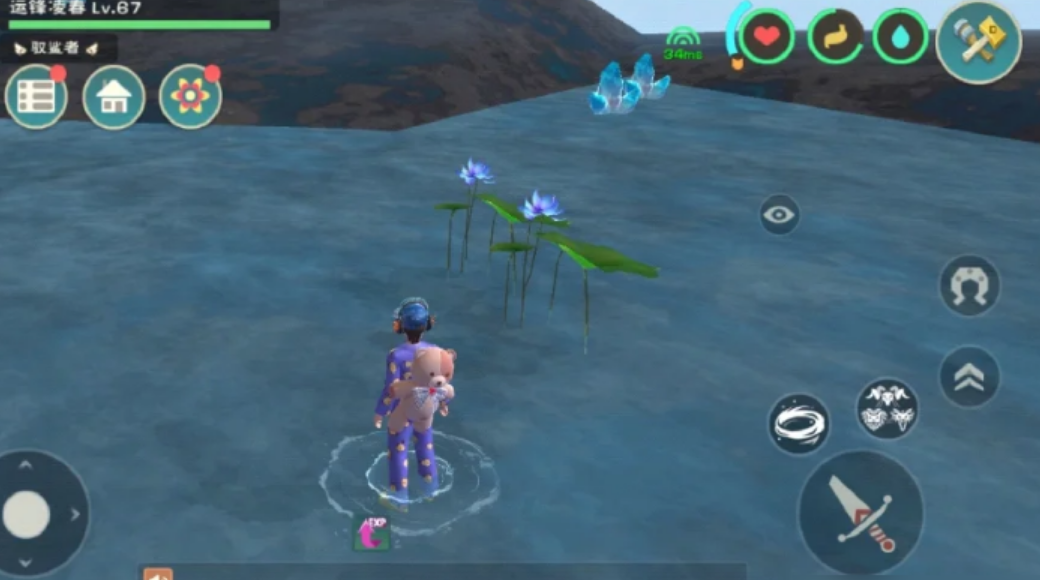The width and height of the screenshot is (1040, 580).
Task: Click the water drop thirst icon
Action: pyautogui.click(x=900, y=37)
